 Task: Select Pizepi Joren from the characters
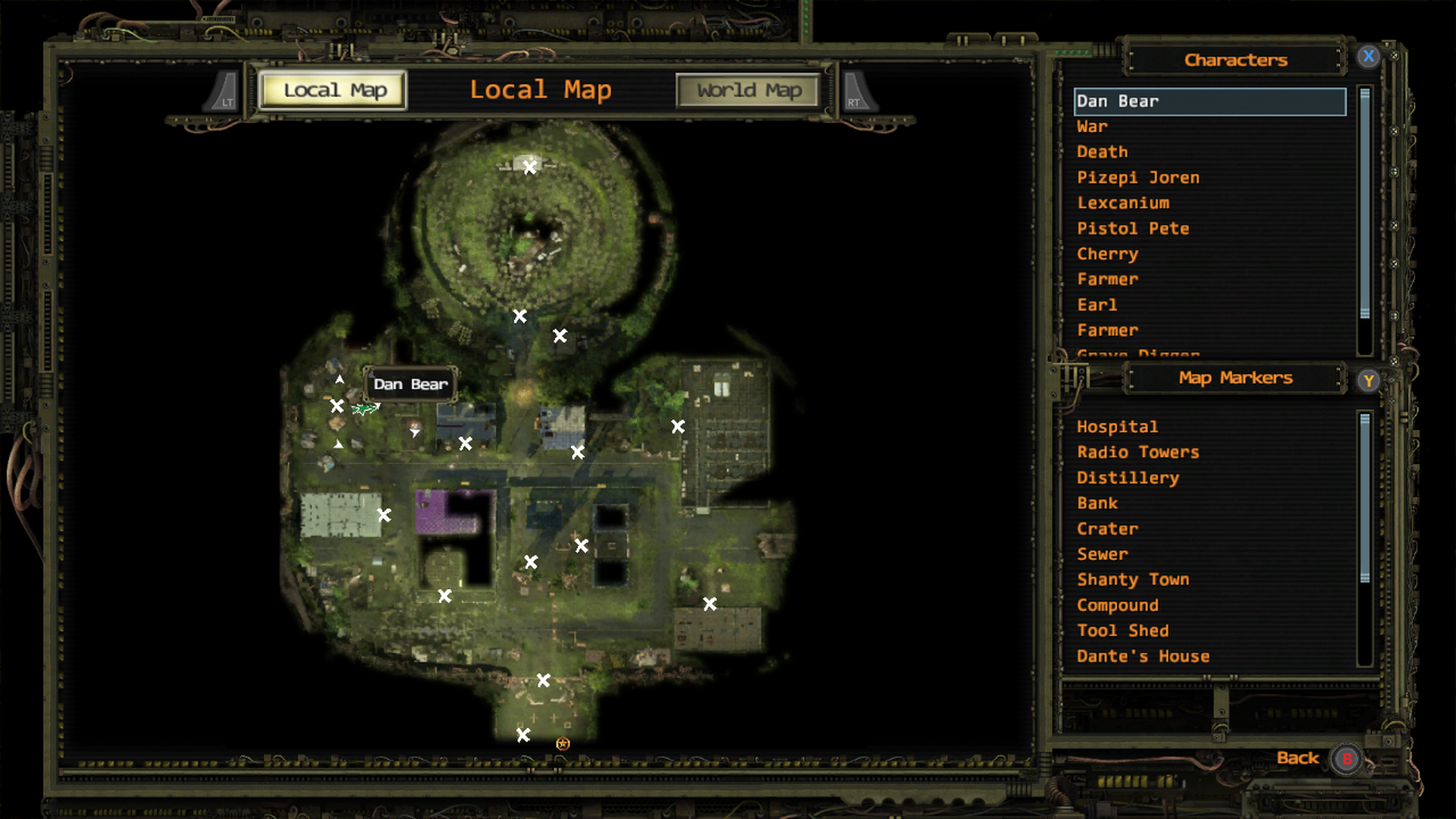tap(1137, 177)
